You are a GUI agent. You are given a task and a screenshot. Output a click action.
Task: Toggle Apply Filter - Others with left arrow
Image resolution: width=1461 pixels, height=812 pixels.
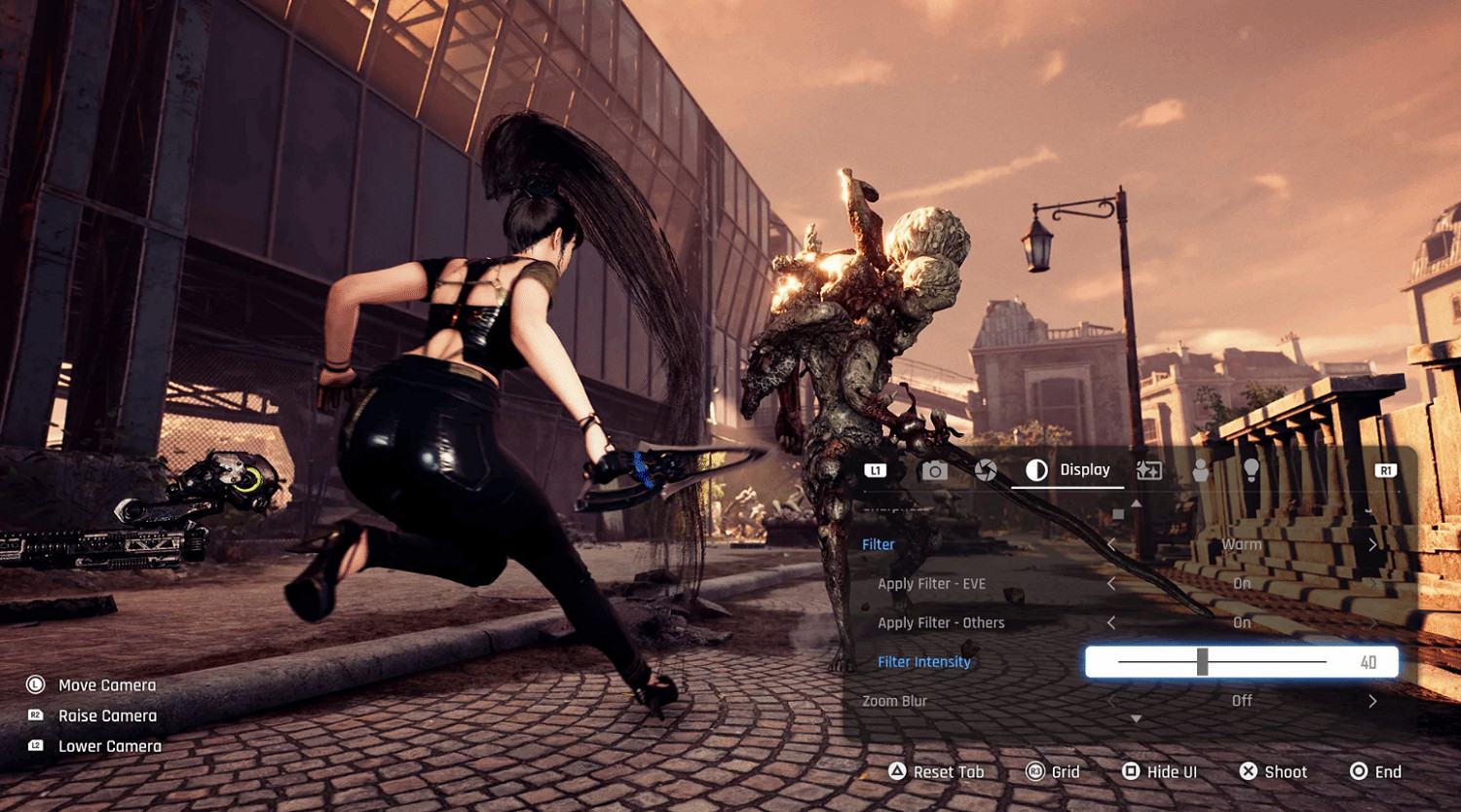(1111, 622)
